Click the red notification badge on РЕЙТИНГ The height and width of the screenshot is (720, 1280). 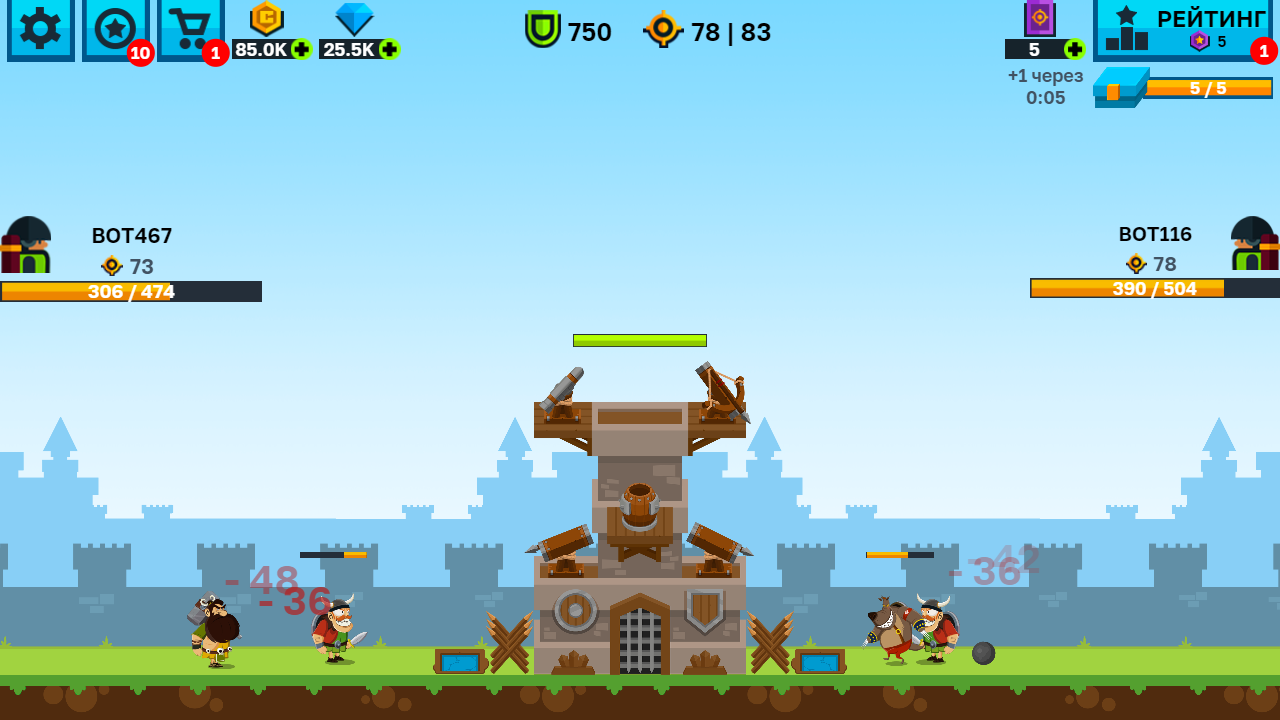(1266, 47)
